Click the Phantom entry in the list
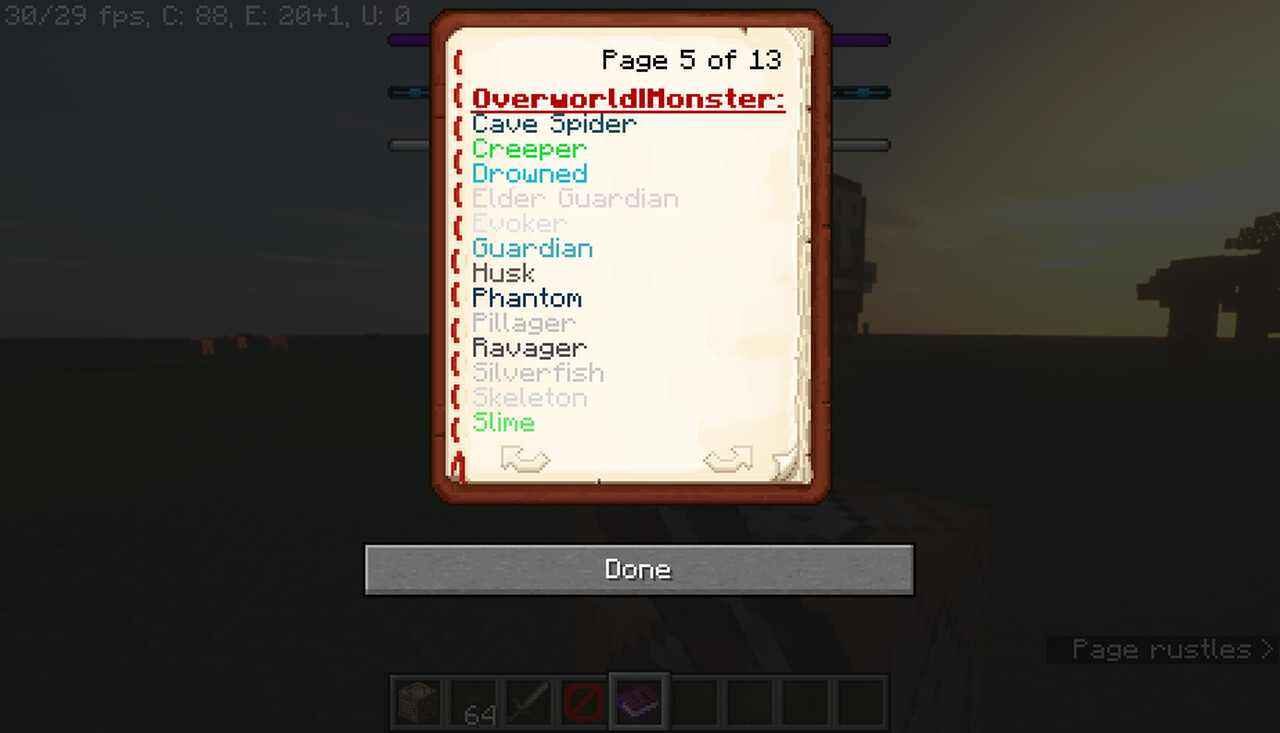 pos(526,297)
